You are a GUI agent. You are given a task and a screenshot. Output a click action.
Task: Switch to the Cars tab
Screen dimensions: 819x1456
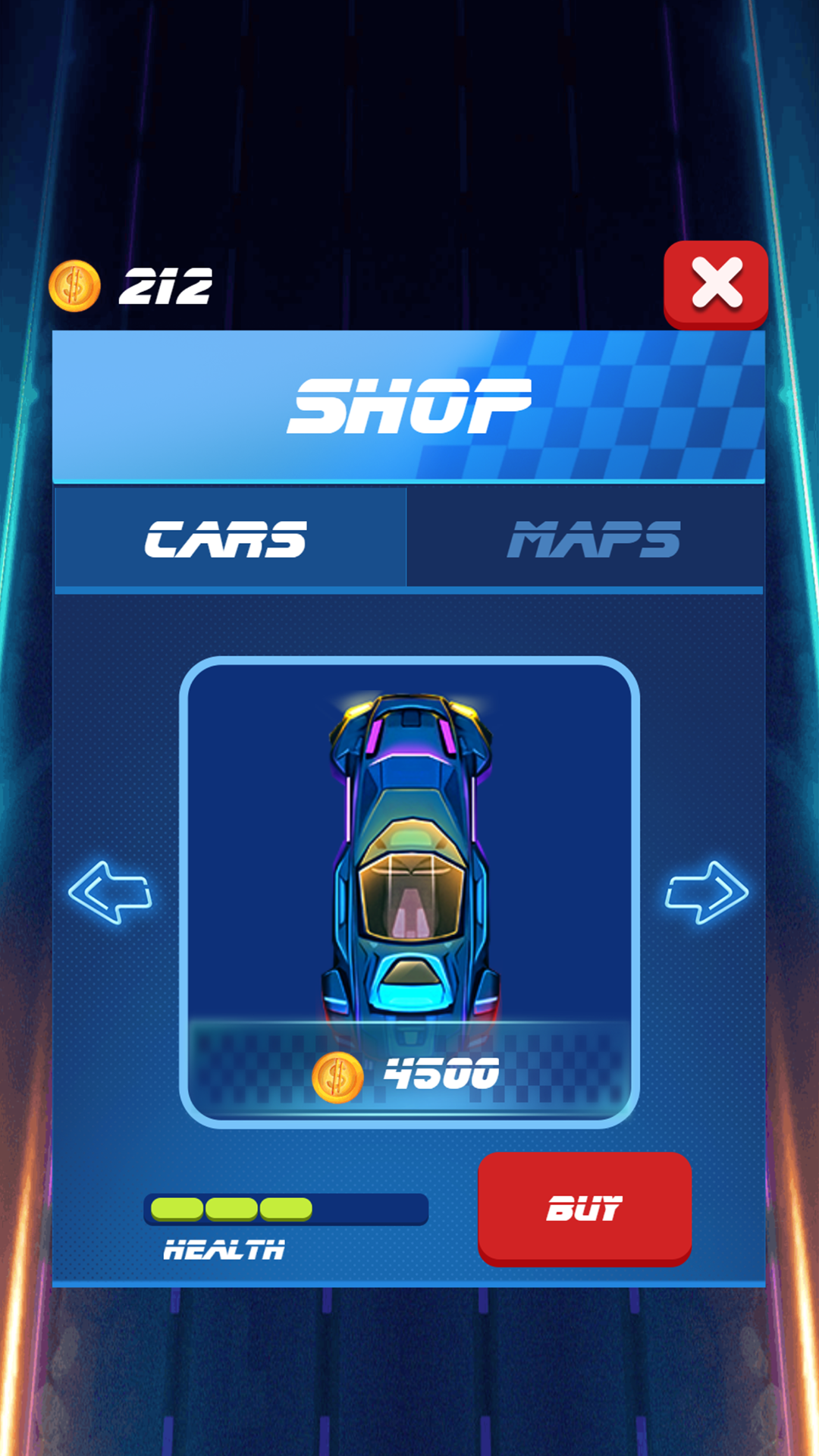[229, 538]
